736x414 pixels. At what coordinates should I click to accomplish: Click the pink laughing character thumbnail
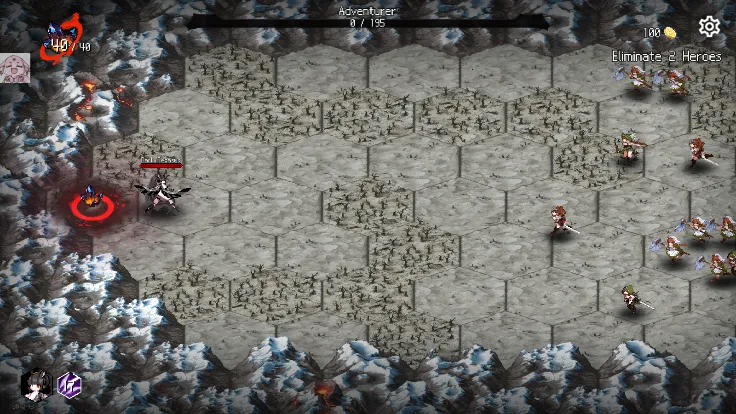coord(14,68)
